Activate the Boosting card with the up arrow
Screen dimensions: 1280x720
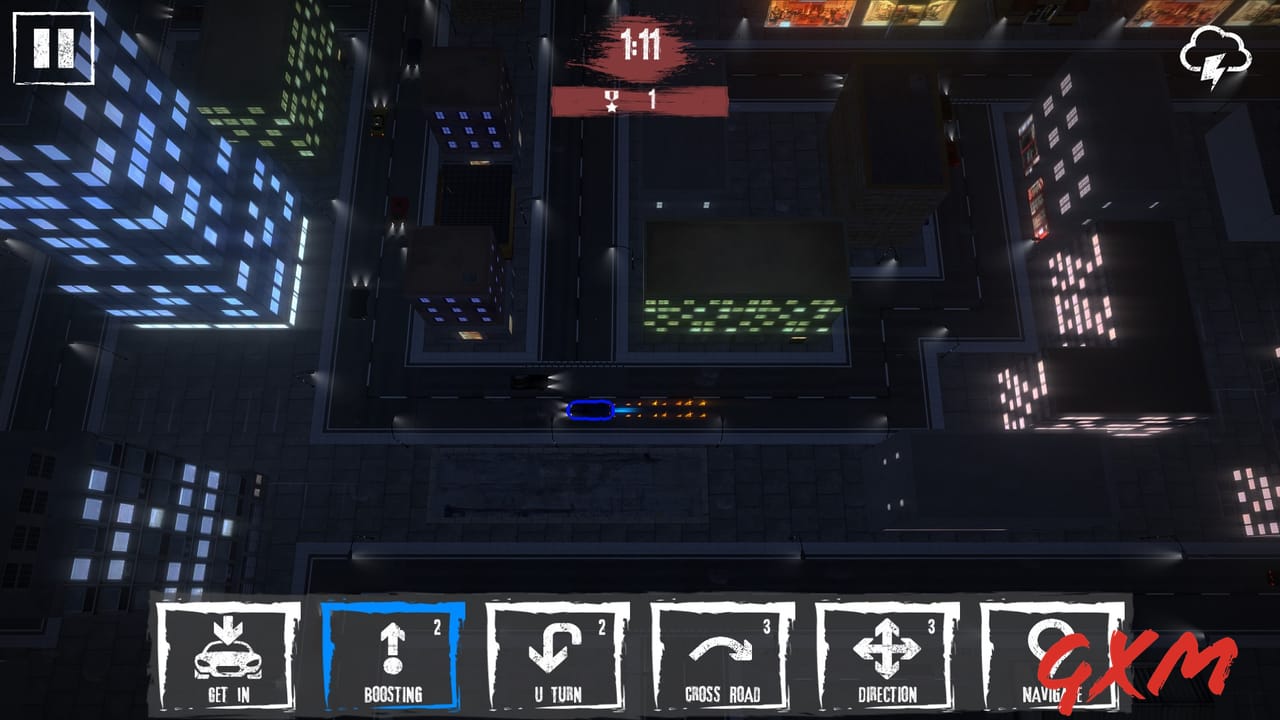393,655
